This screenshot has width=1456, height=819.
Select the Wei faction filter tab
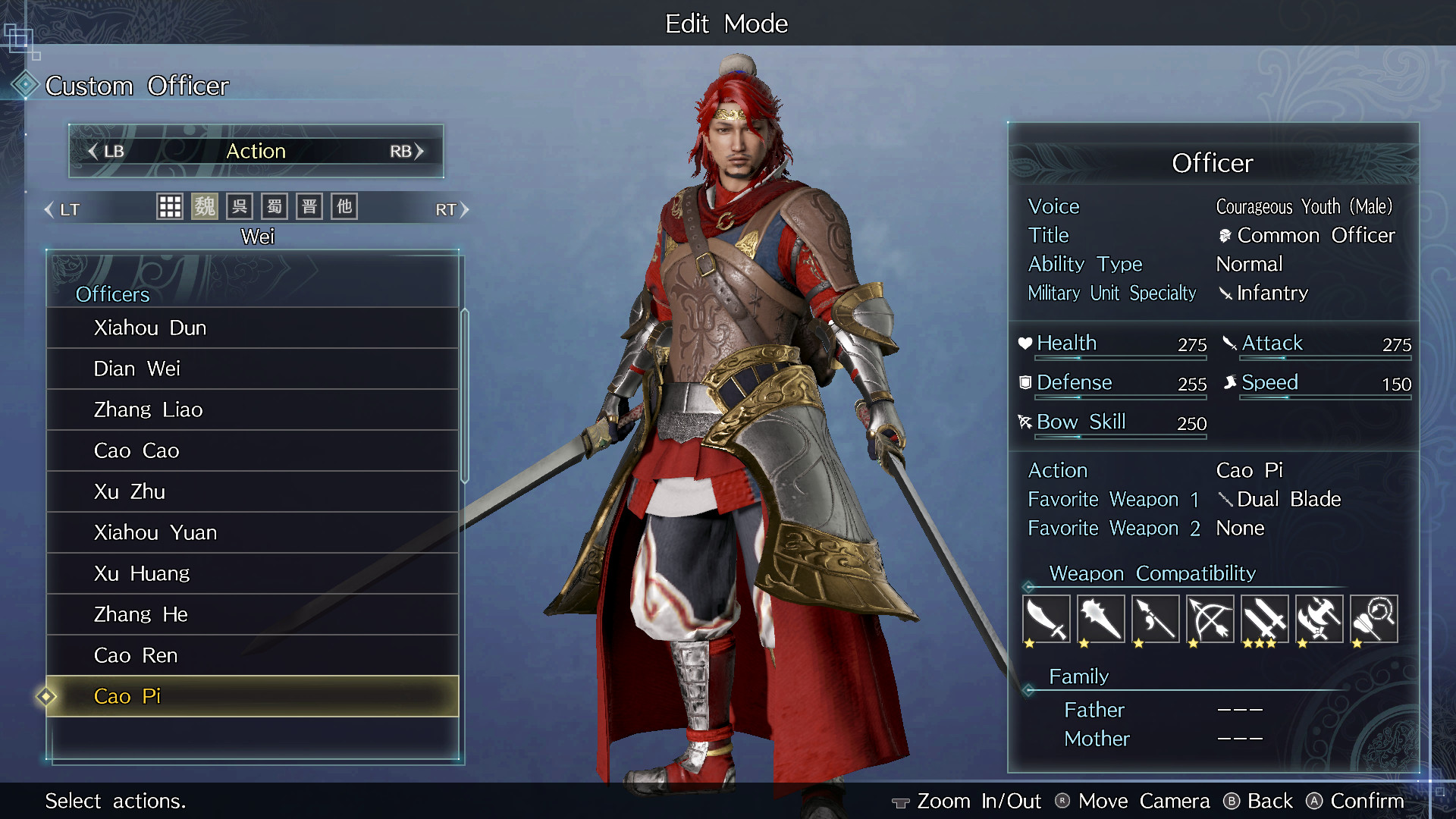205,206
